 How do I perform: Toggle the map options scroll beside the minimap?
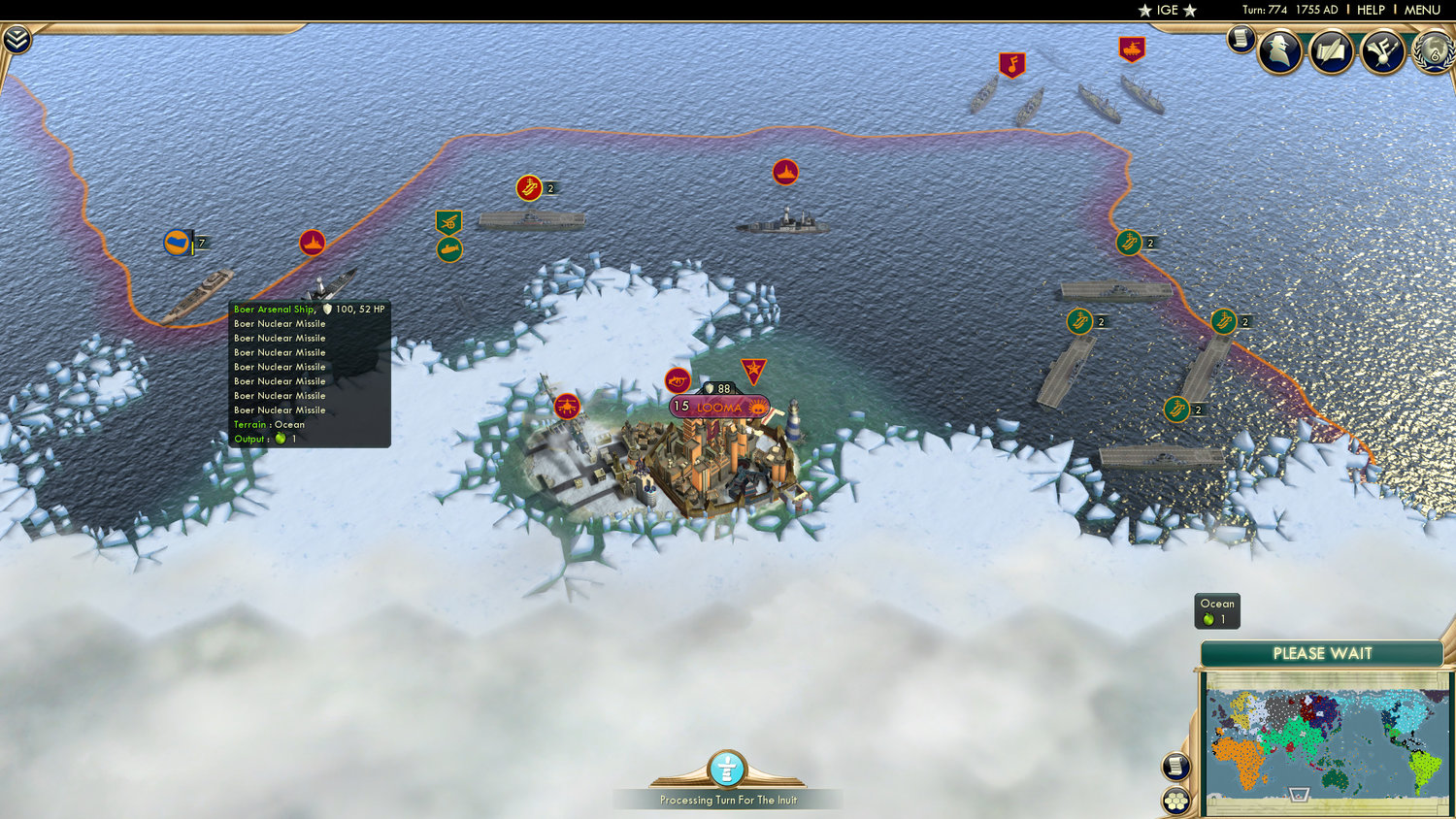(1176, 766)
